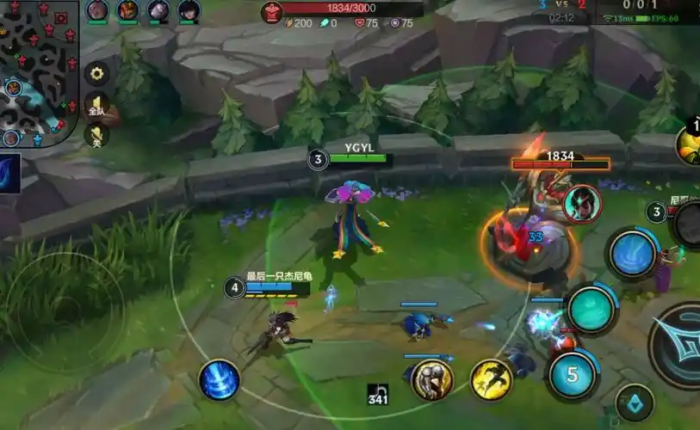Open the scoreboard from the 3 vs 2 score
The width and height of the screenshot is (700, 430).
561,6
